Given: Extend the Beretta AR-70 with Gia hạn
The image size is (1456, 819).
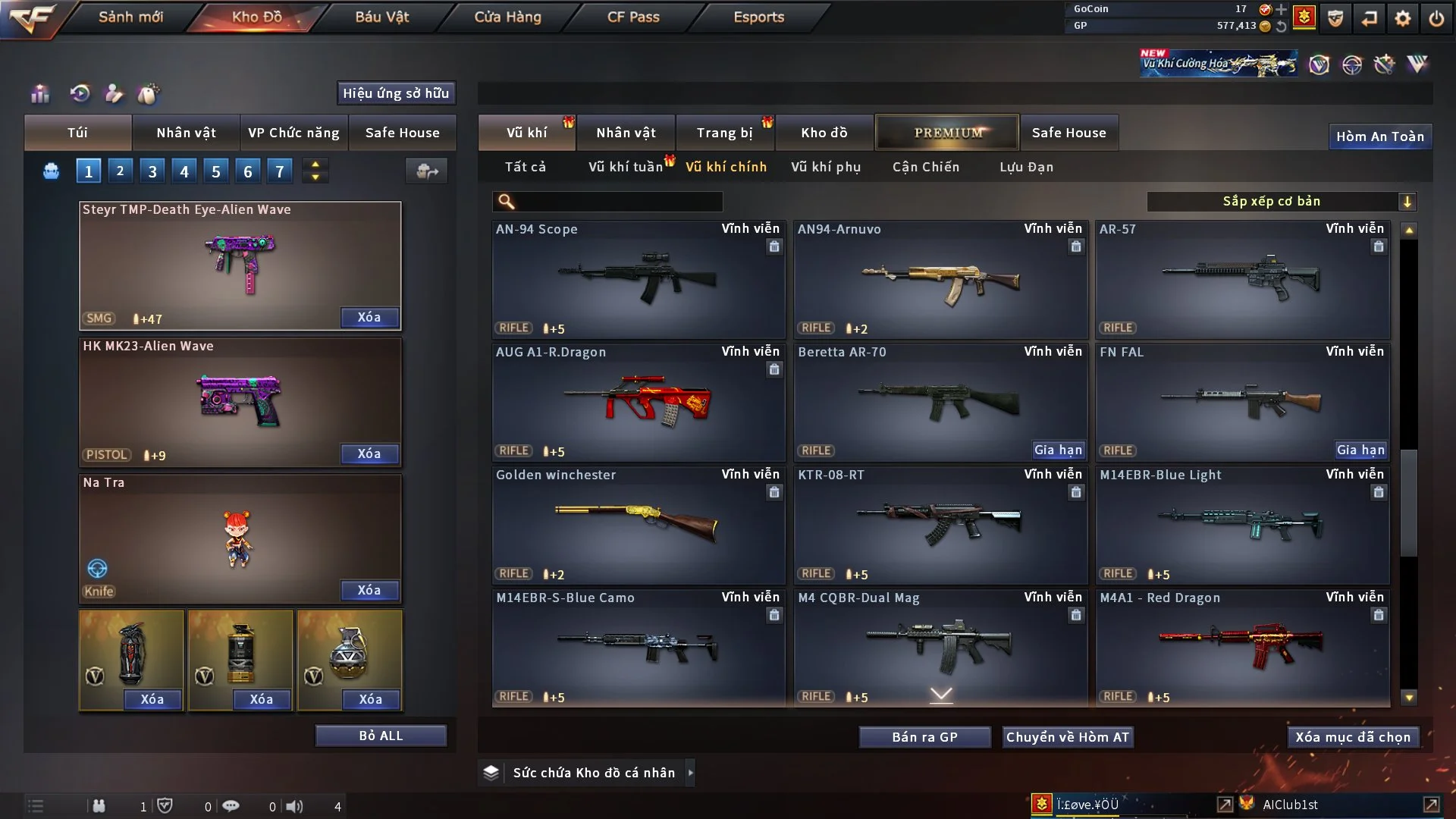Looking at the screenshot, I should pos(1058,450).
